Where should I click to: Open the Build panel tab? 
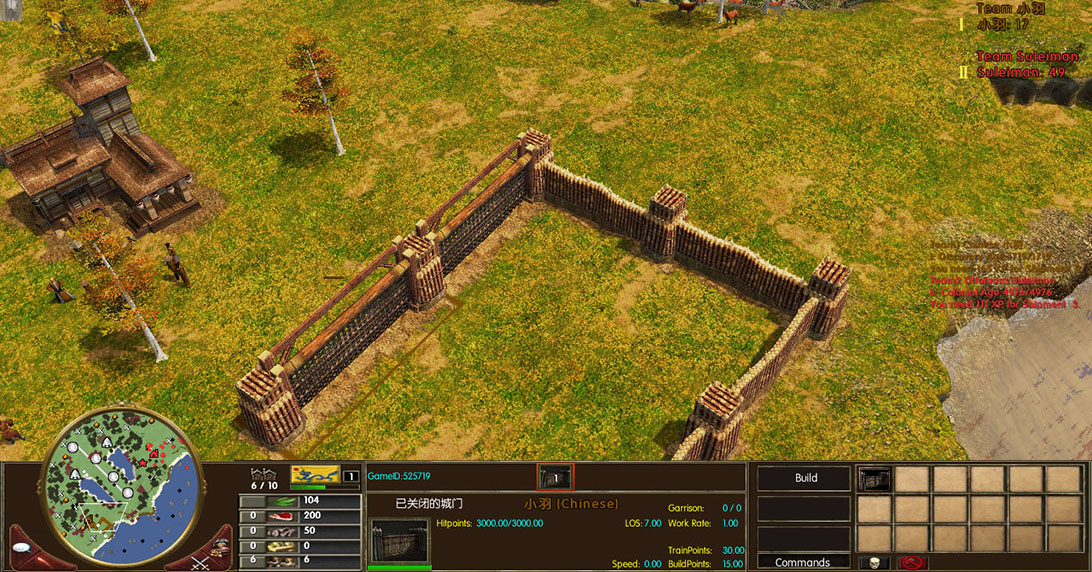[x=805, y=478]
